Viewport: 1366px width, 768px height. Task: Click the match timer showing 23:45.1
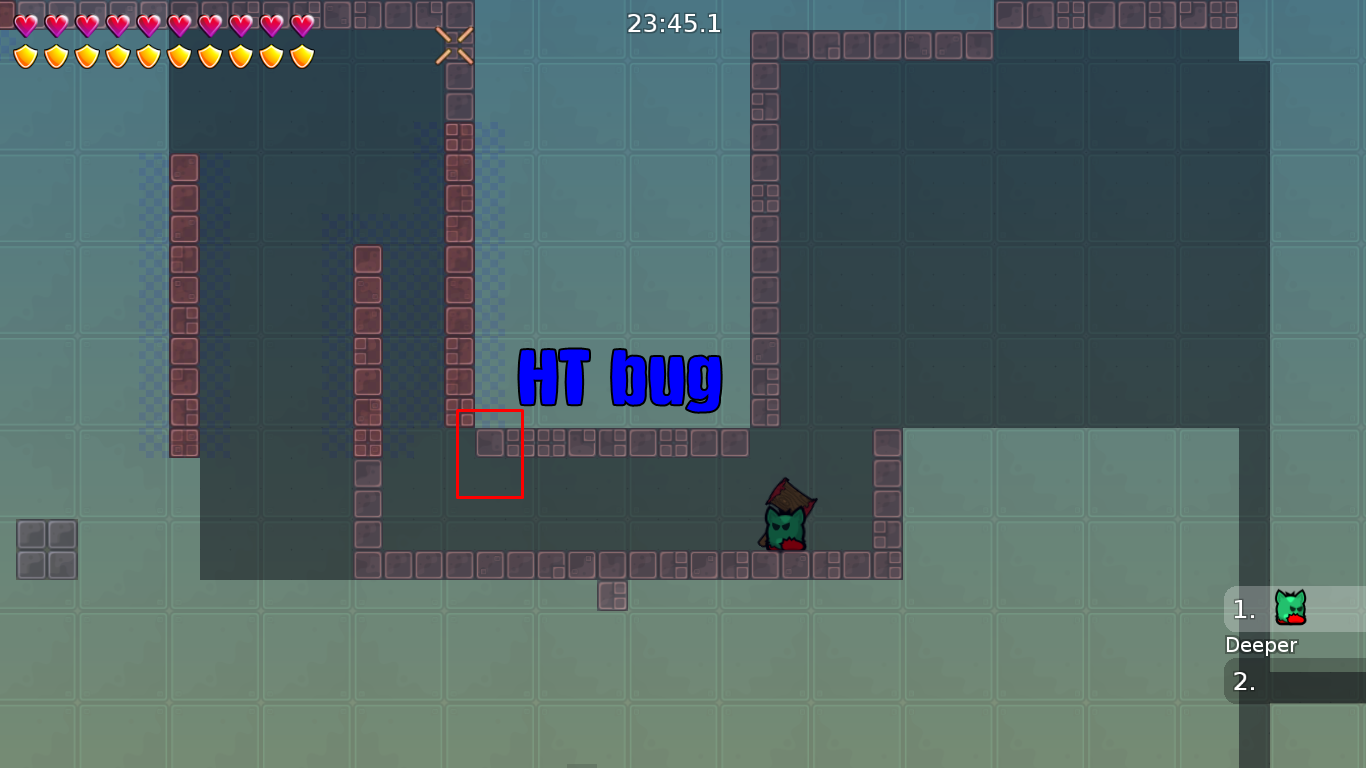tap(675, 24)
